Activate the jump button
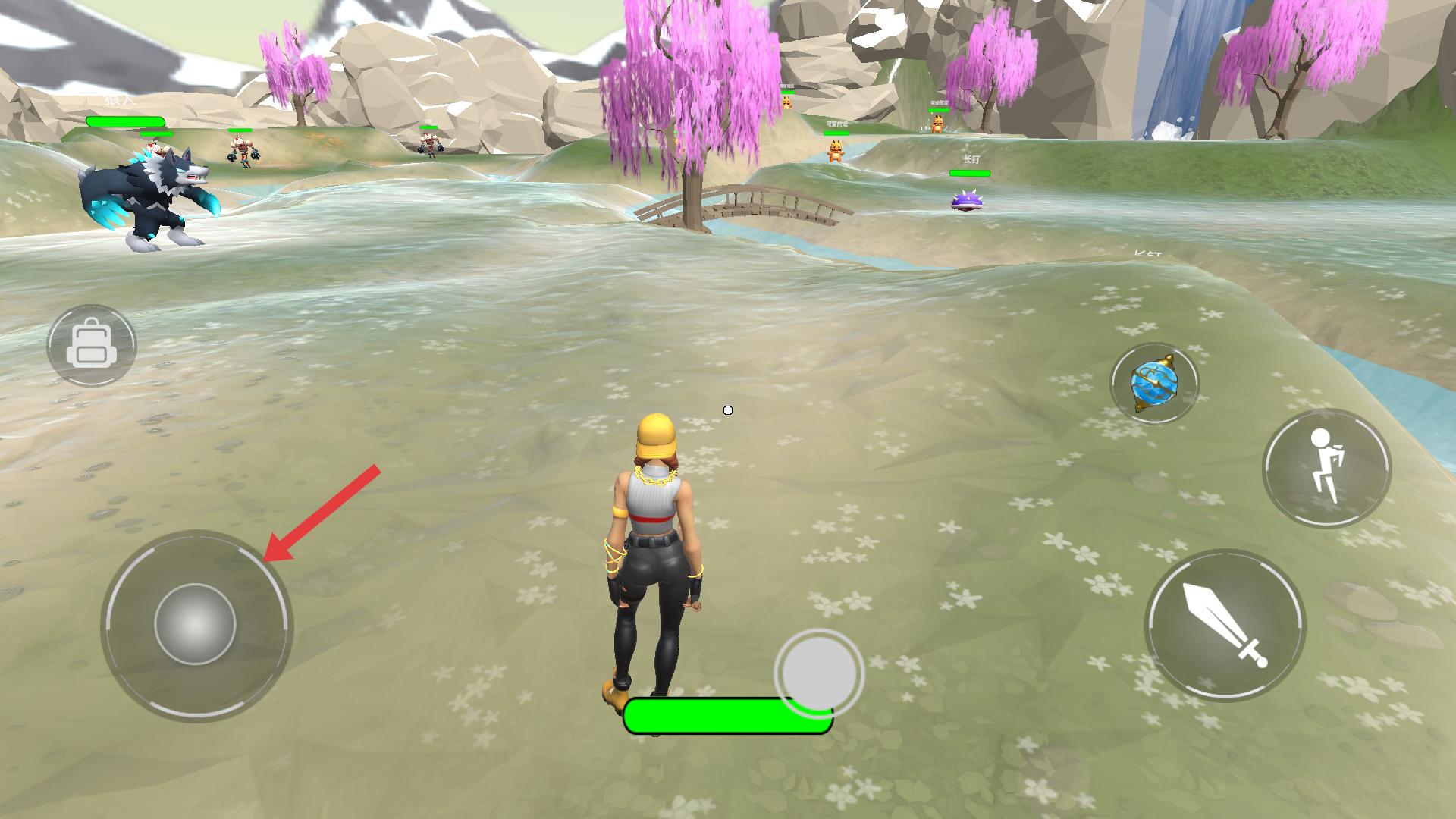The height and width of the screenshot is (819, 1456). pos(1326,469)
